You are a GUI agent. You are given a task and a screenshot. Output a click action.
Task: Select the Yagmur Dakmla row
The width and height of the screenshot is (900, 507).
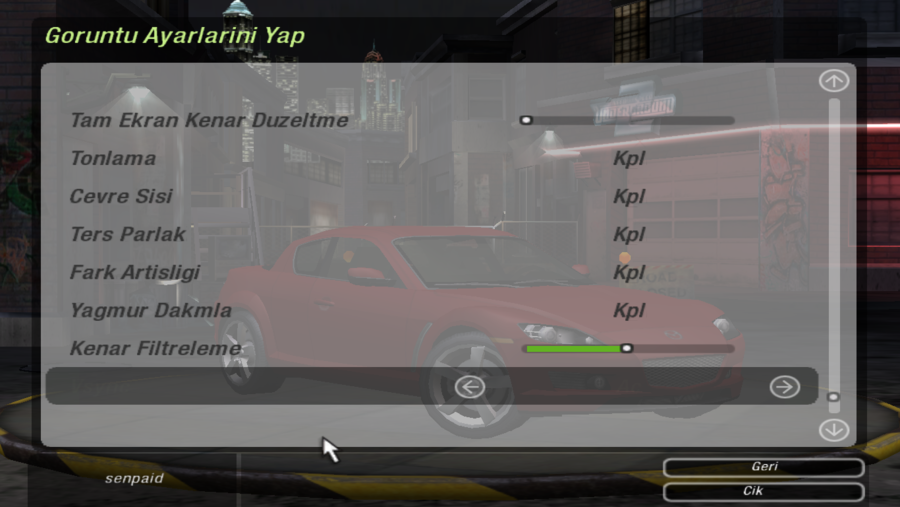tap(136, 311)
